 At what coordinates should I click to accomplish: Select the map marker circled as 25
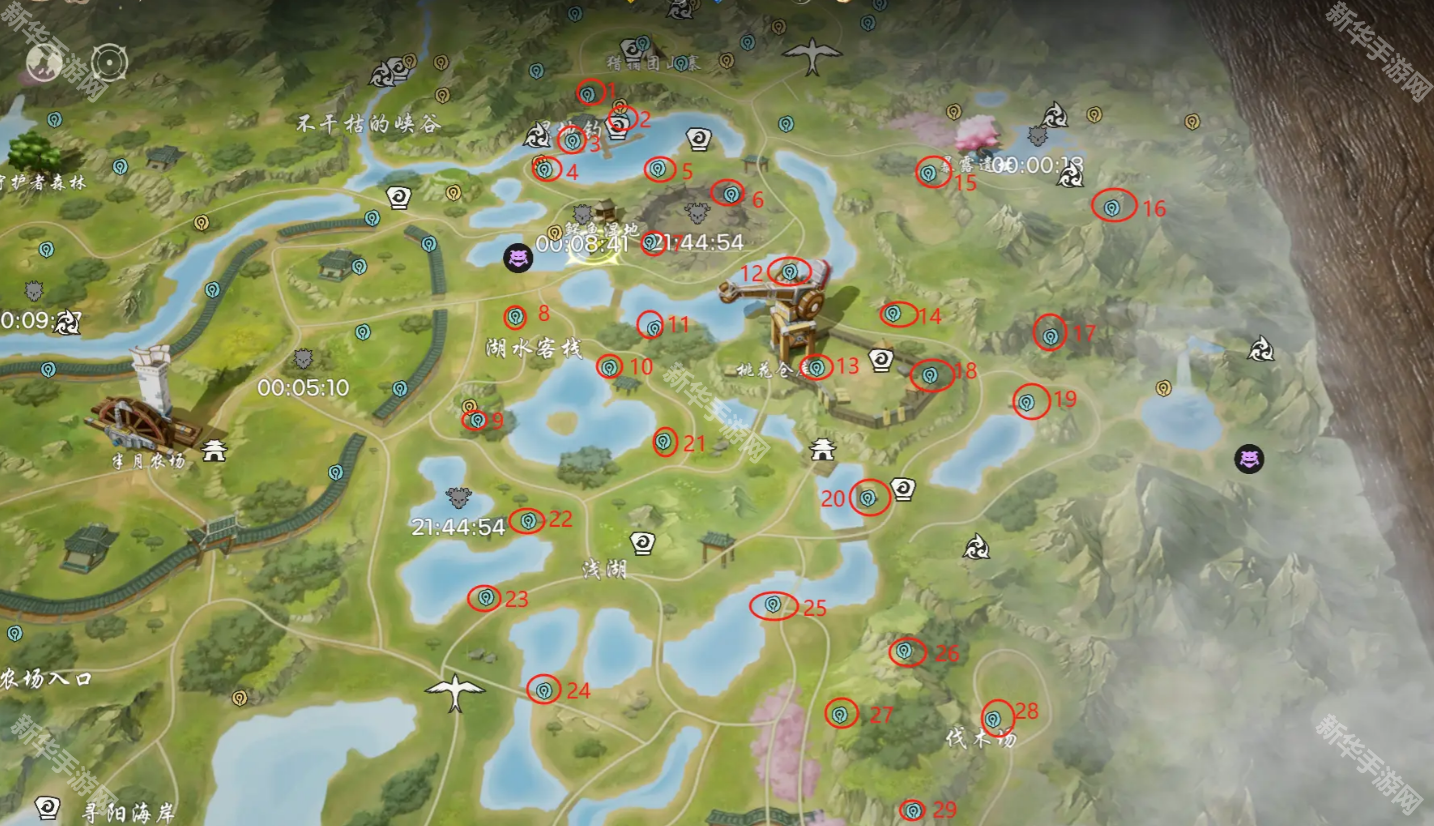pos(772,605)
